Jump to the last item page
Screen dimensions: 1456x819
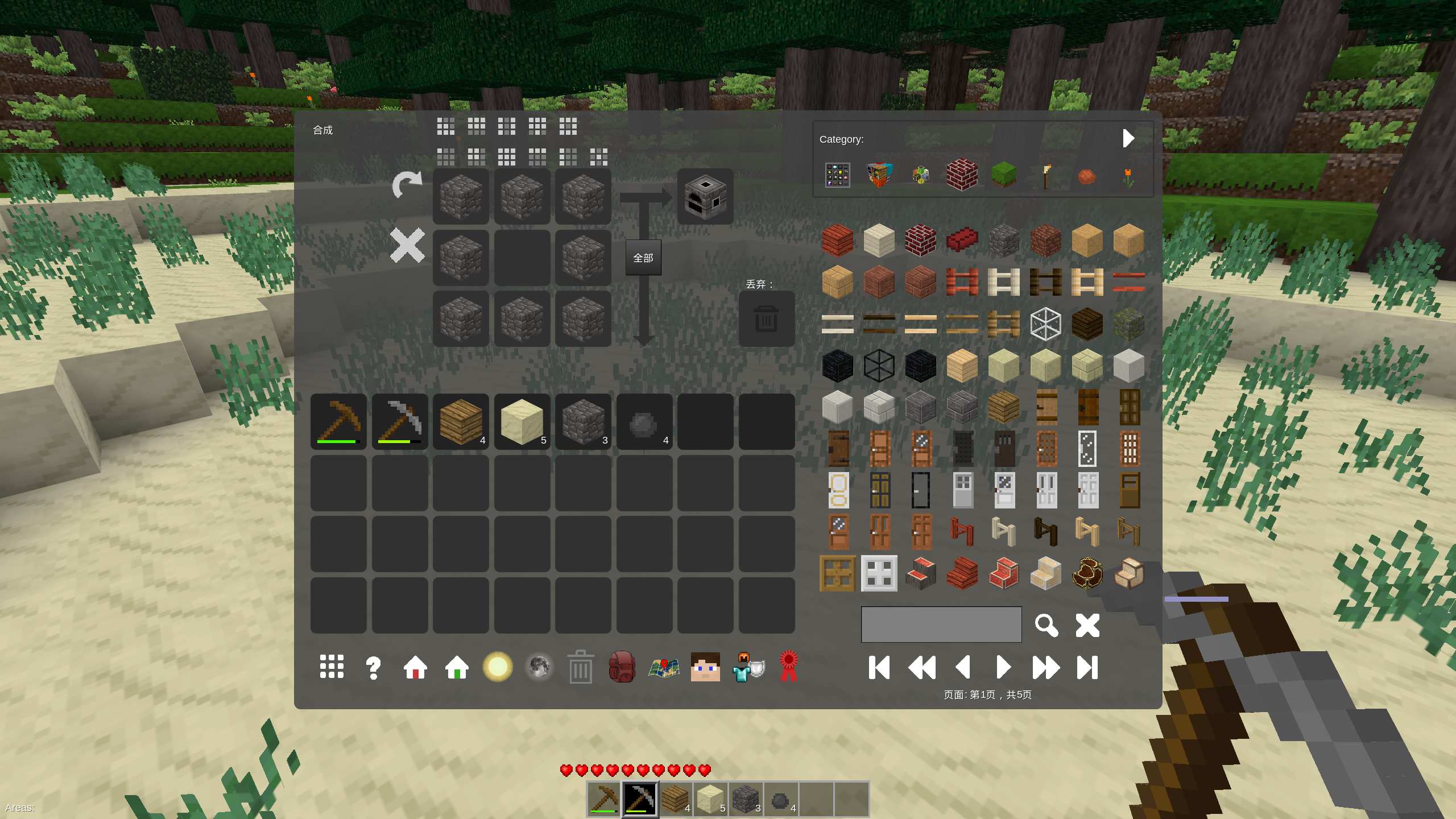[x=1087, y=667]
